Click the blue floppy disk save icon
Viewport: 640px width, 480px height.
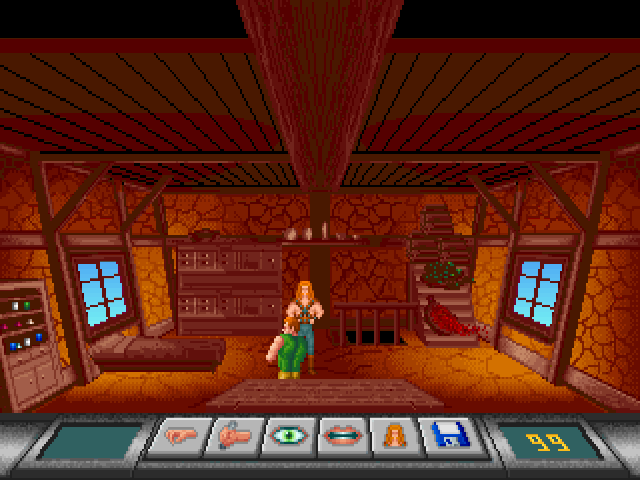[445, 438]
